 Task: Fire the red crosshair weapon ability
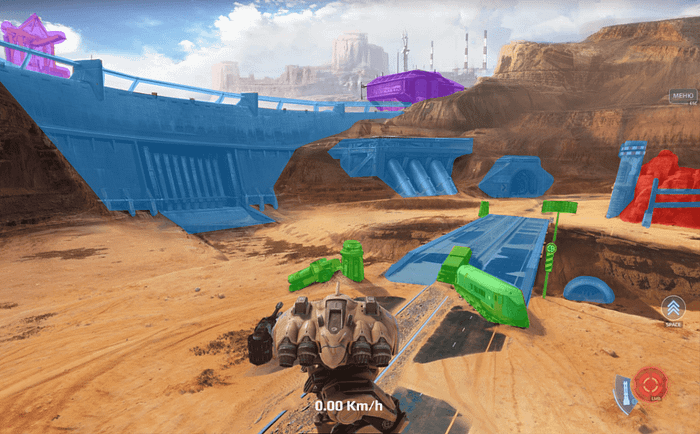pyautogui.click(x=651, y=383)
